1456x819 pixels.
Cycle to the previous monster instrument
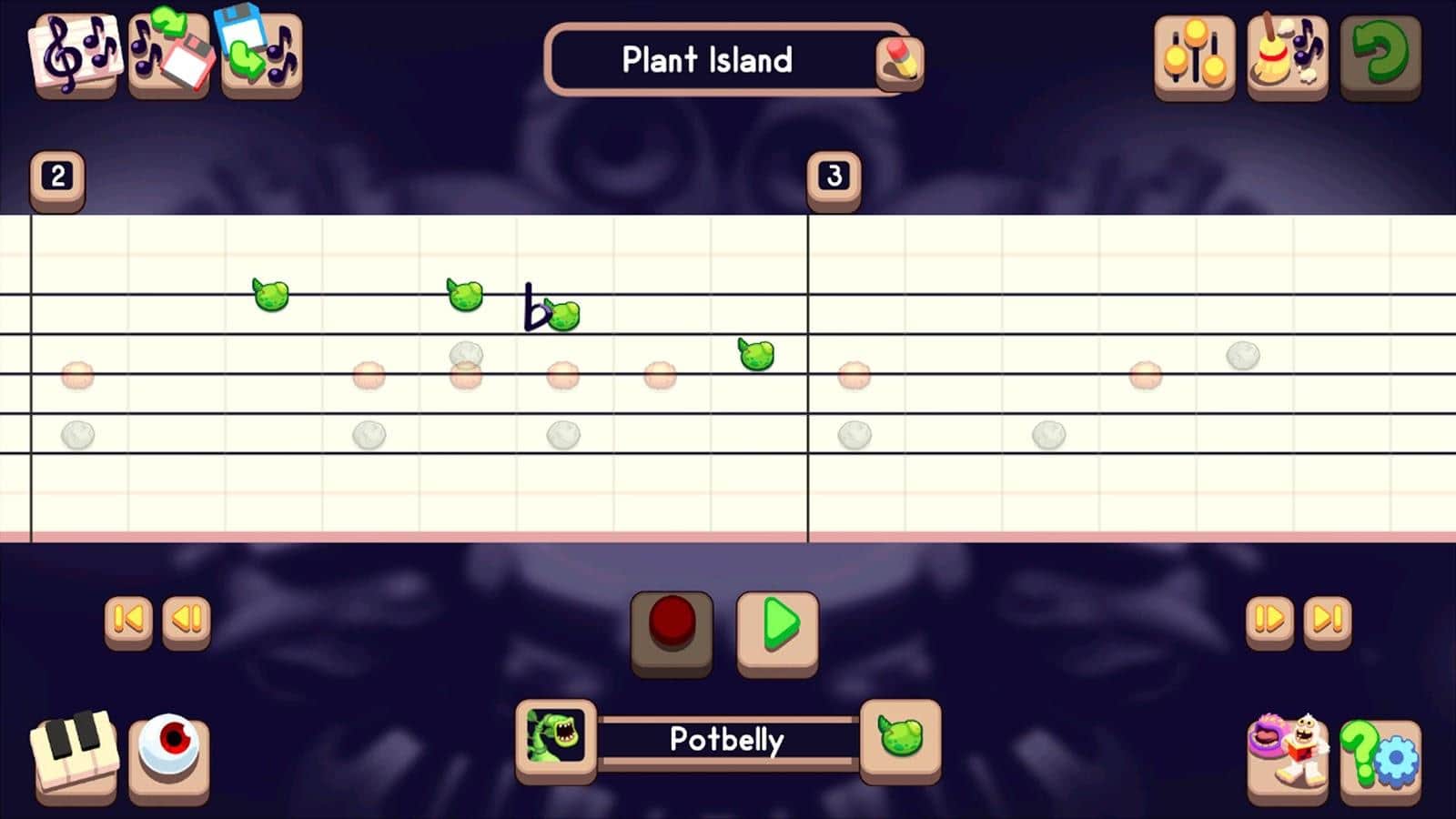tap(555, 740)
